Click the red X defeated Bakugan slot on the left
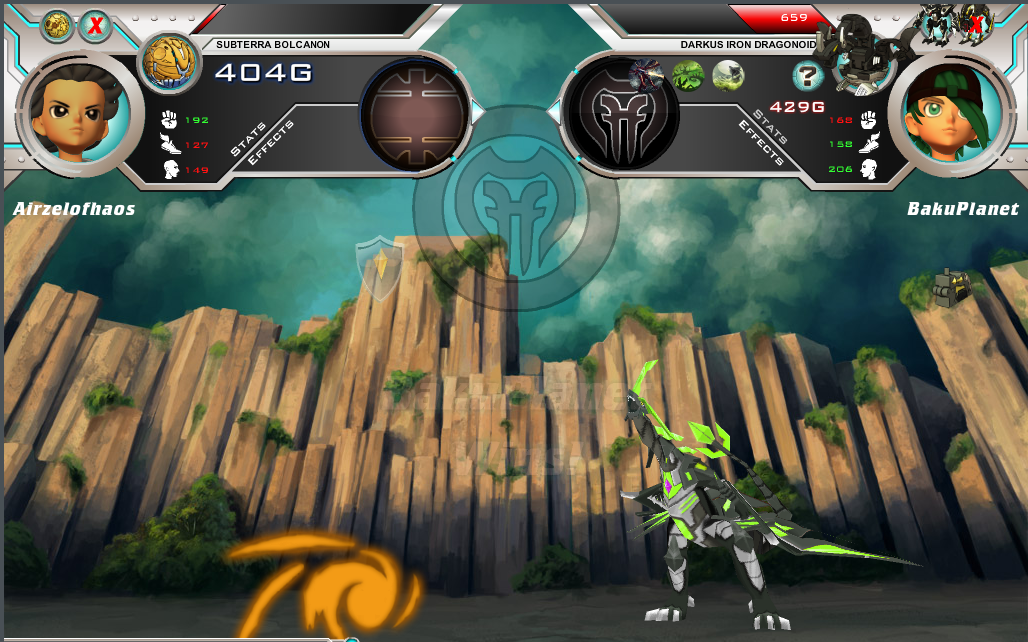The image size is (1028, 642). point(95,26)
